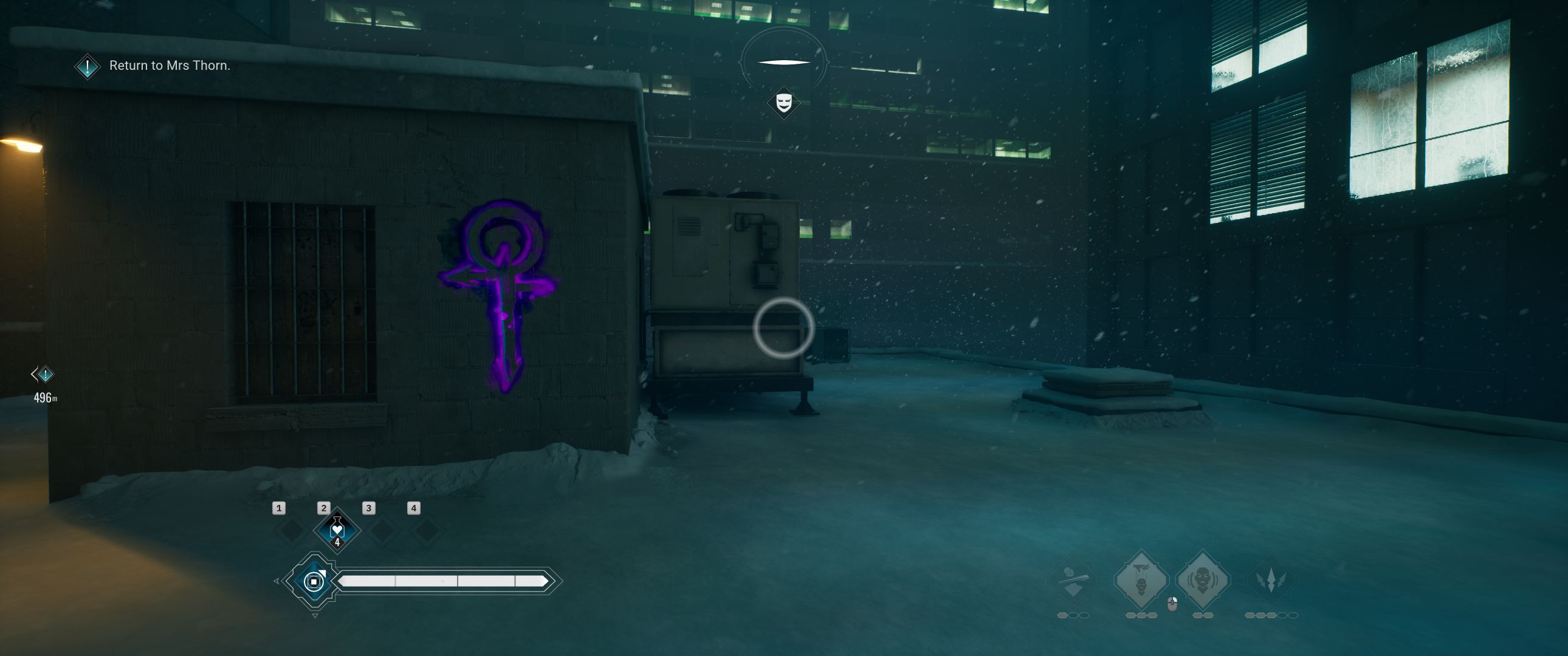The width and height of the screenshot is (1568, 656).
Task: Click the Masquerade mask status icon
Action: pos(783,102)
